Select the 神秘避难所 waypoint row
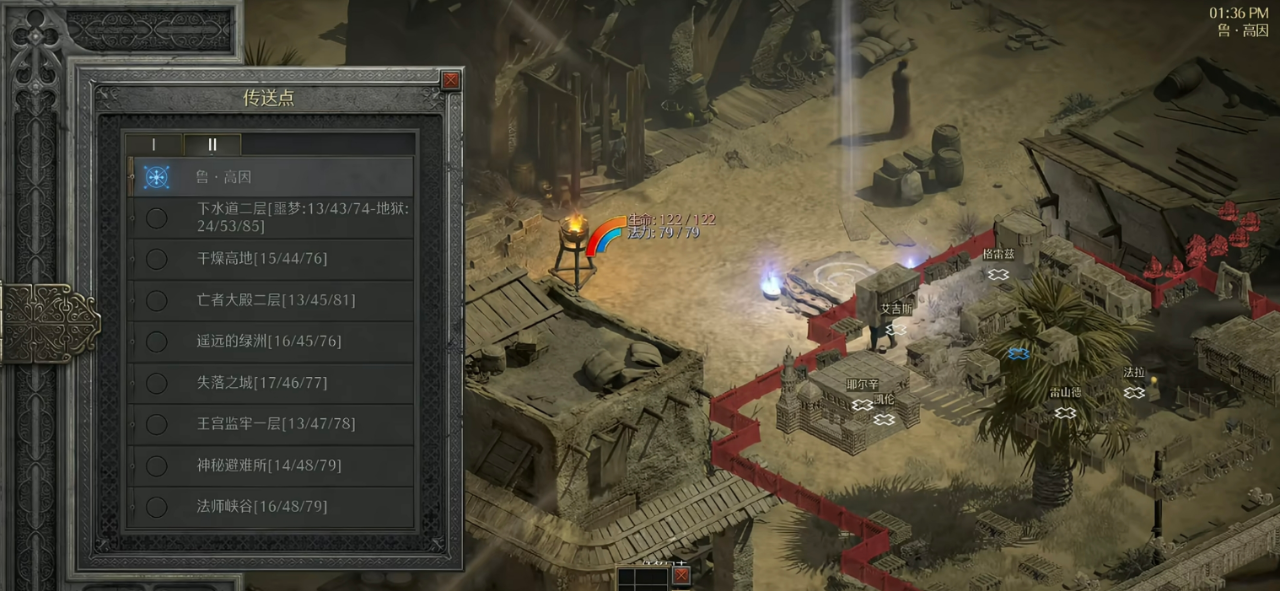 [270, 465]
